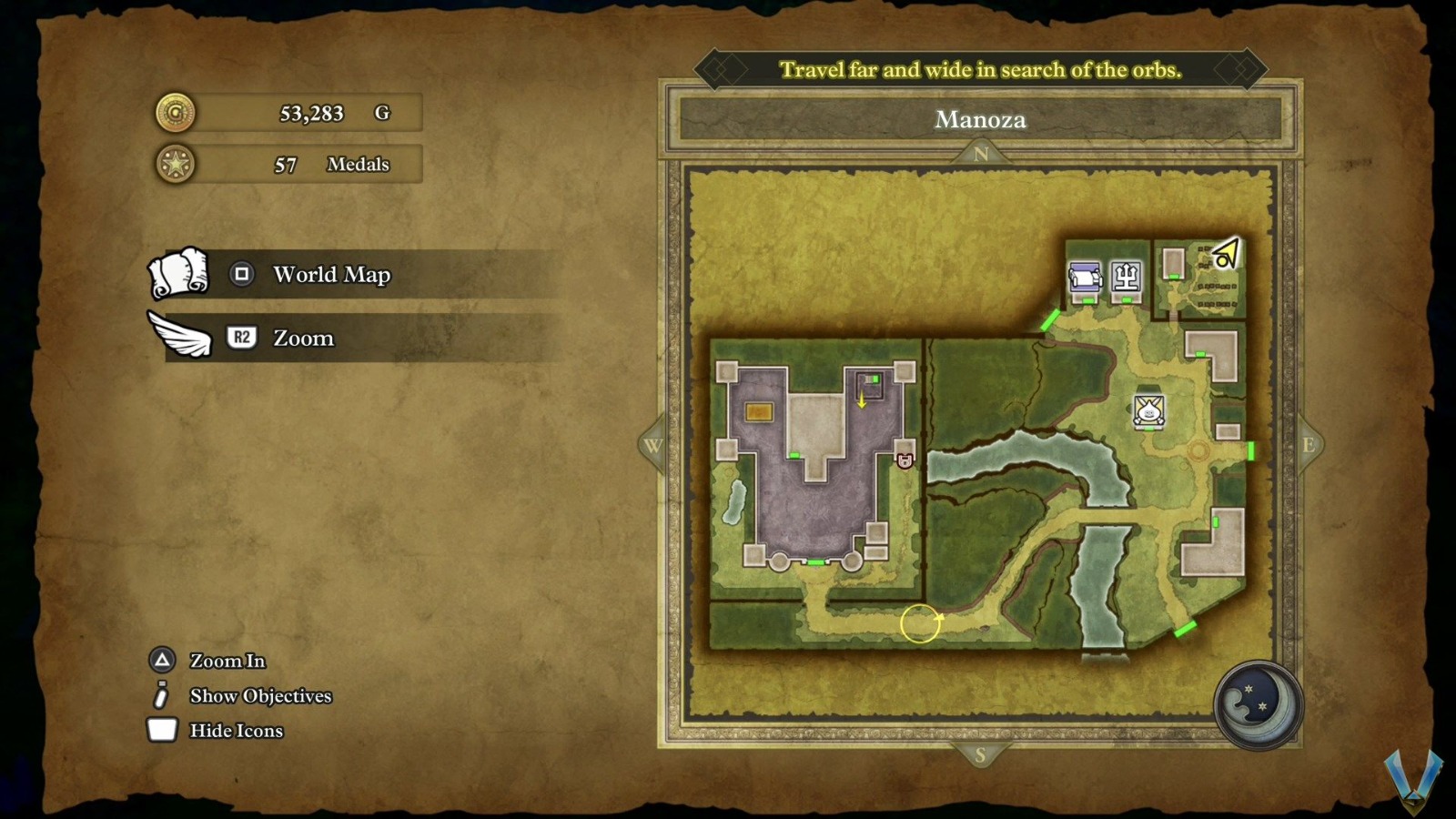The height and width of the screenshot is (819, 1456).
Task: Click the Manoza location title bar
Action: 980,119
